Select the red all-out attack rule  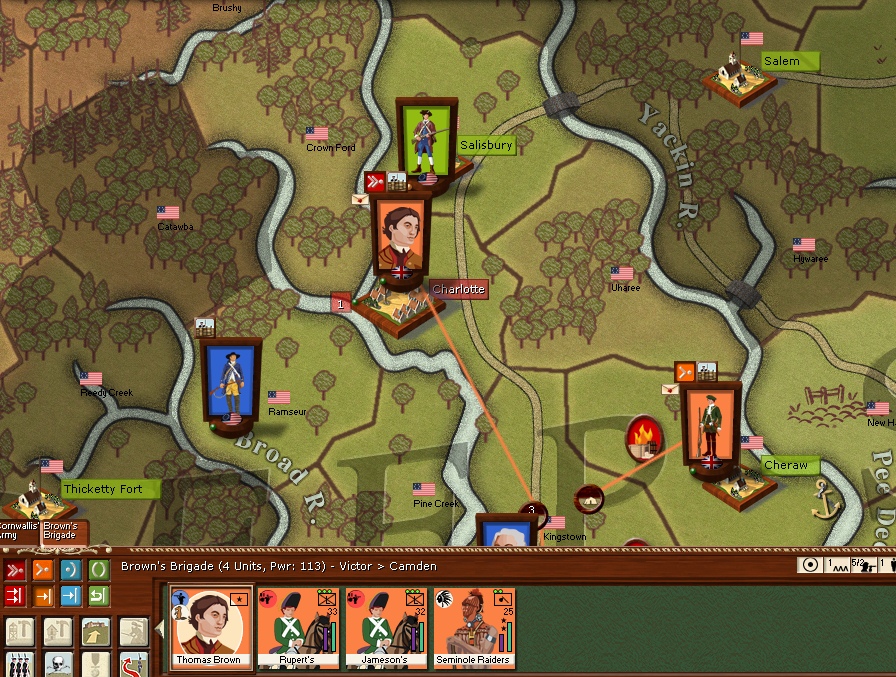[x=15, y=597]
